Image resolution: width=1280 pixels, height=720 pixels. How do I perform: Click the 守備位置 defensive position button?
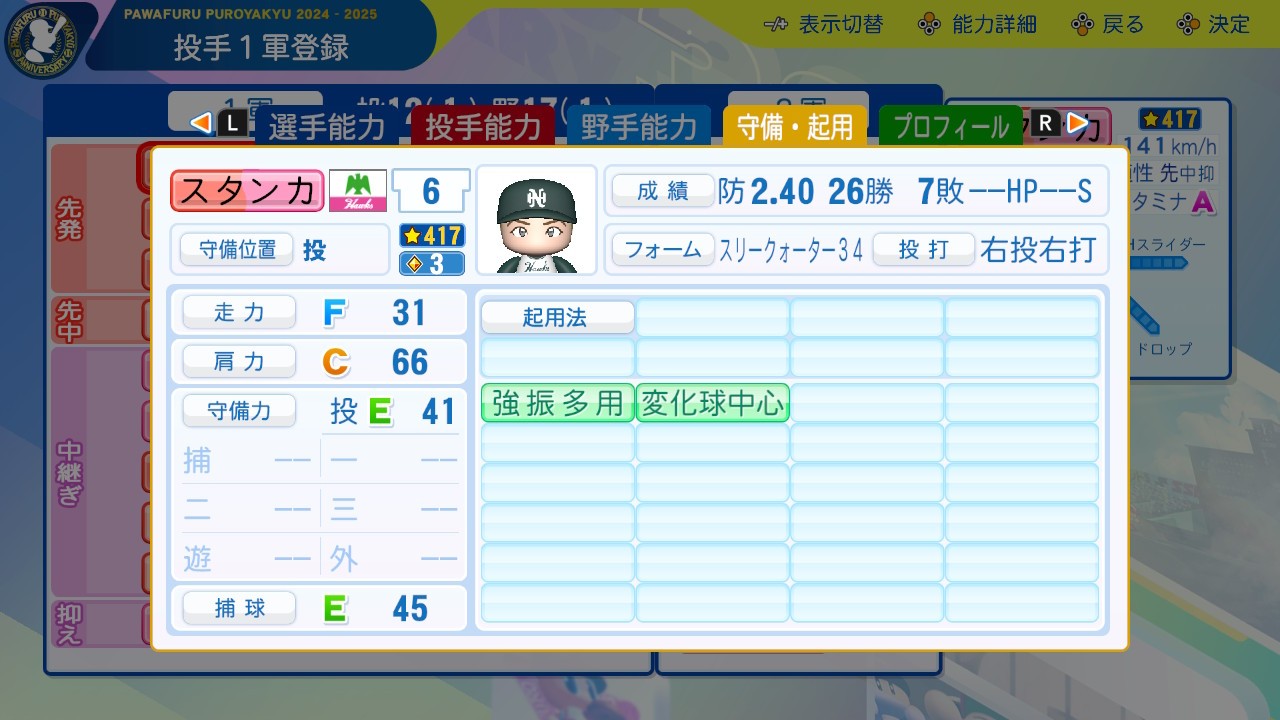(x=238, y=250)
